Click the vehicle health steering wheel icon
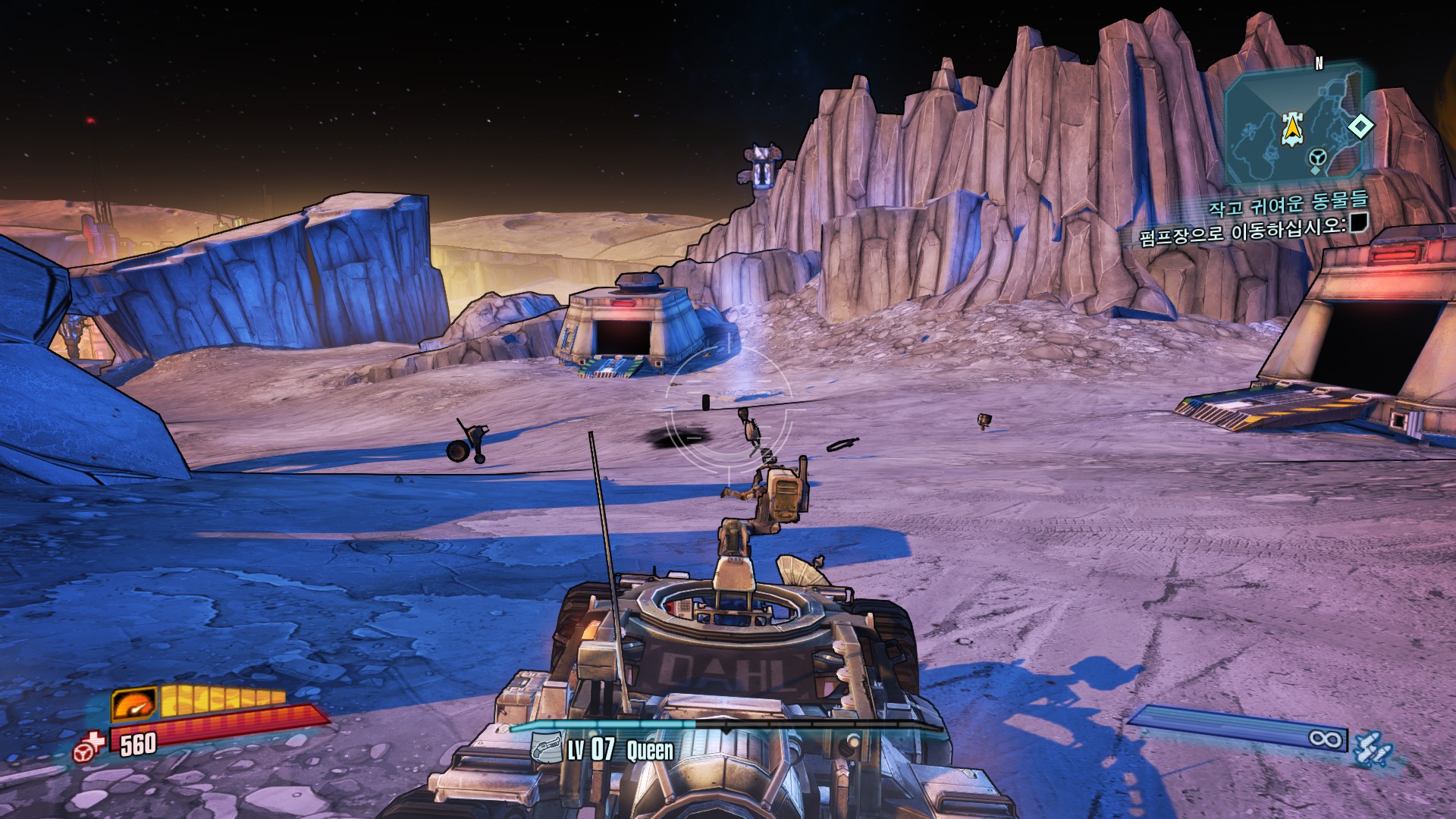 [x=88, y=748]
